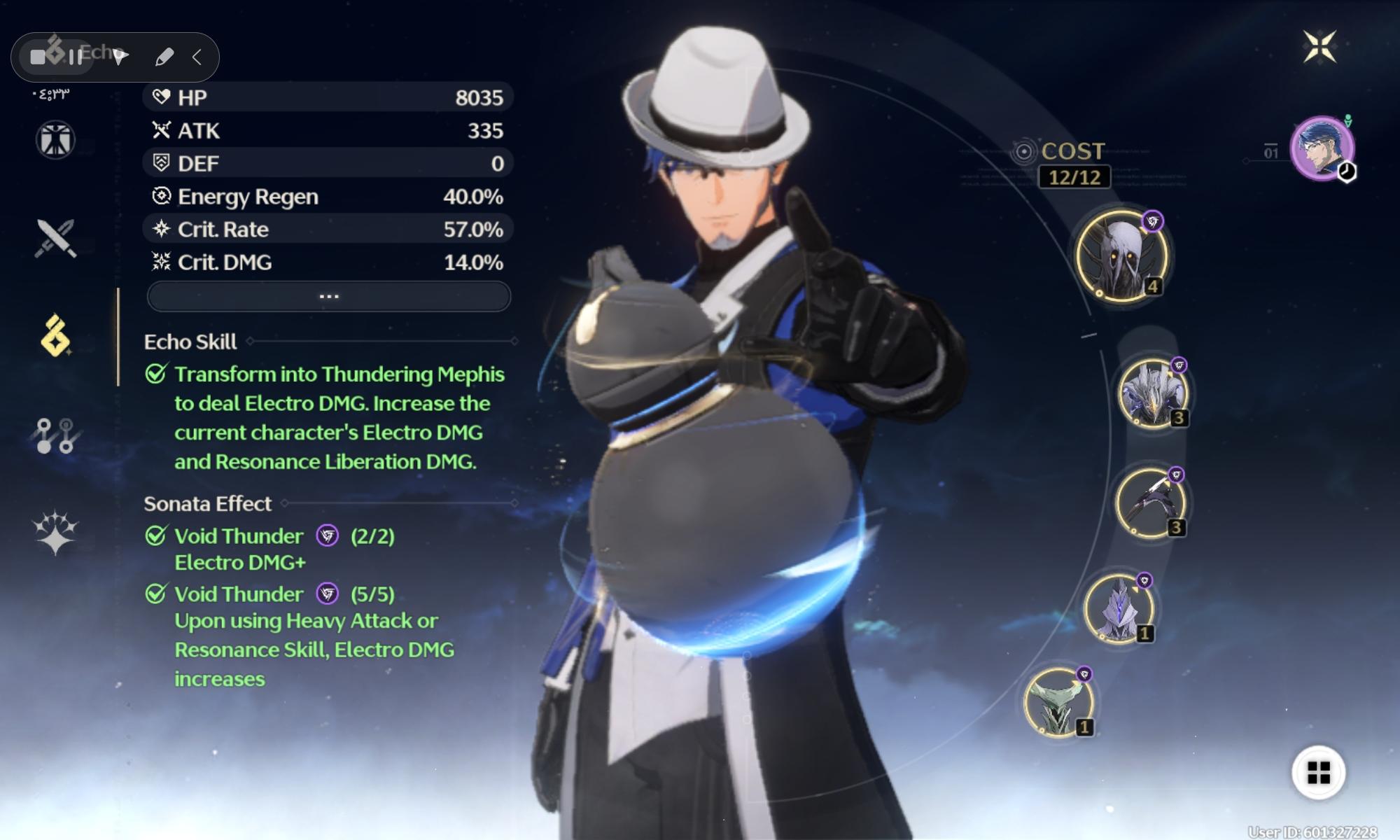Image resolution: width=1400 pixels, height=840 pixels.
Task: Switch to the character overview tab
Action: point(55,140)
